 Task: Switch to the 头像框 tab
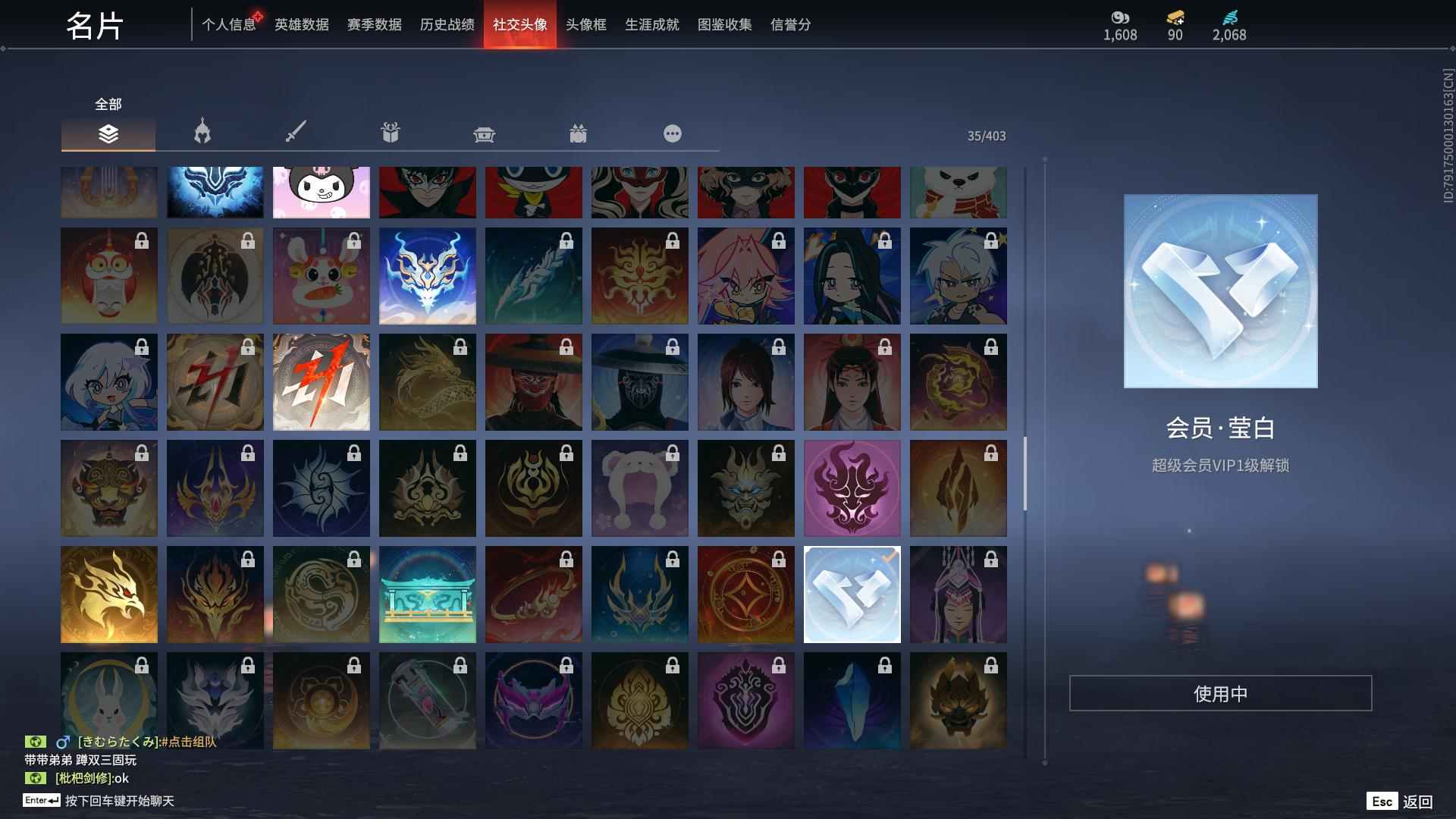coord(585,24)
